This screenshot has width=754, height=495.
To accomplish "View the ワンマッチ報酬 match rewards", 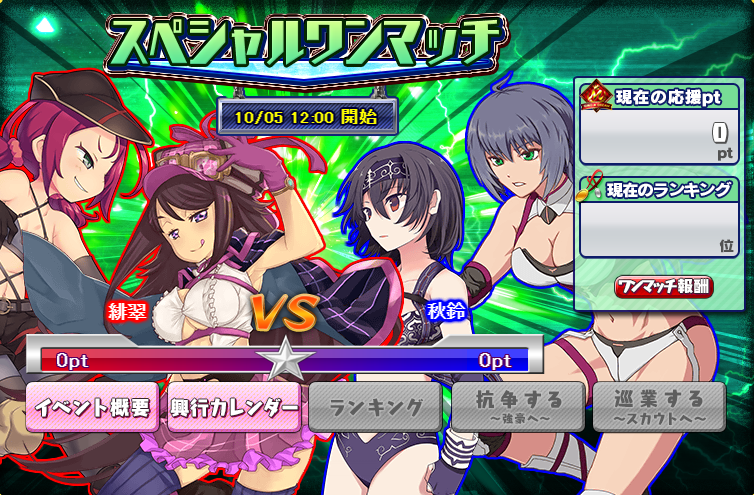I will 664,286.
